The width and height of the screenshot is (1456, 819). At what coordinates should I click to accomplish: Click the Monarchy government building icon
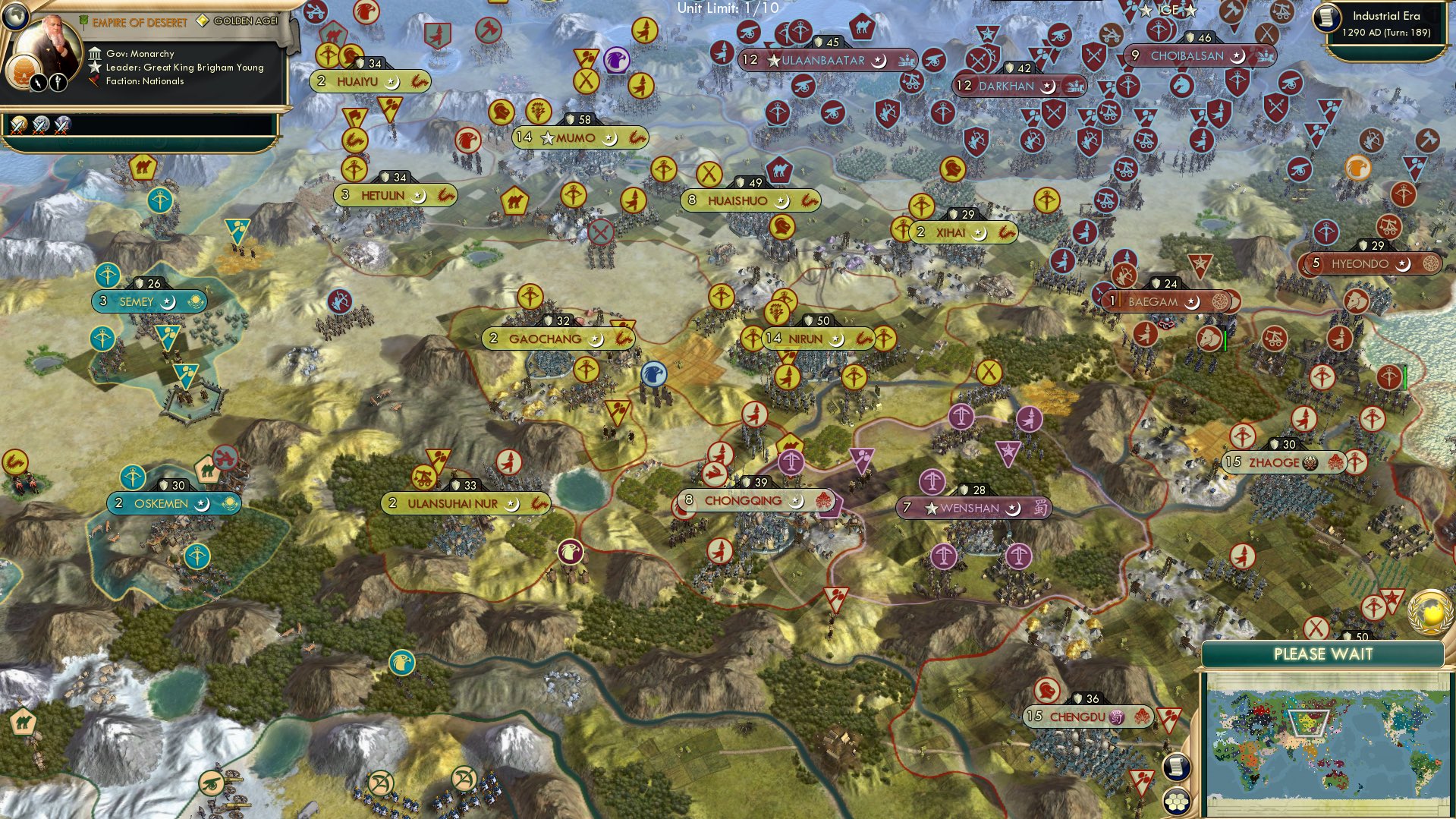tap(96, 53)
